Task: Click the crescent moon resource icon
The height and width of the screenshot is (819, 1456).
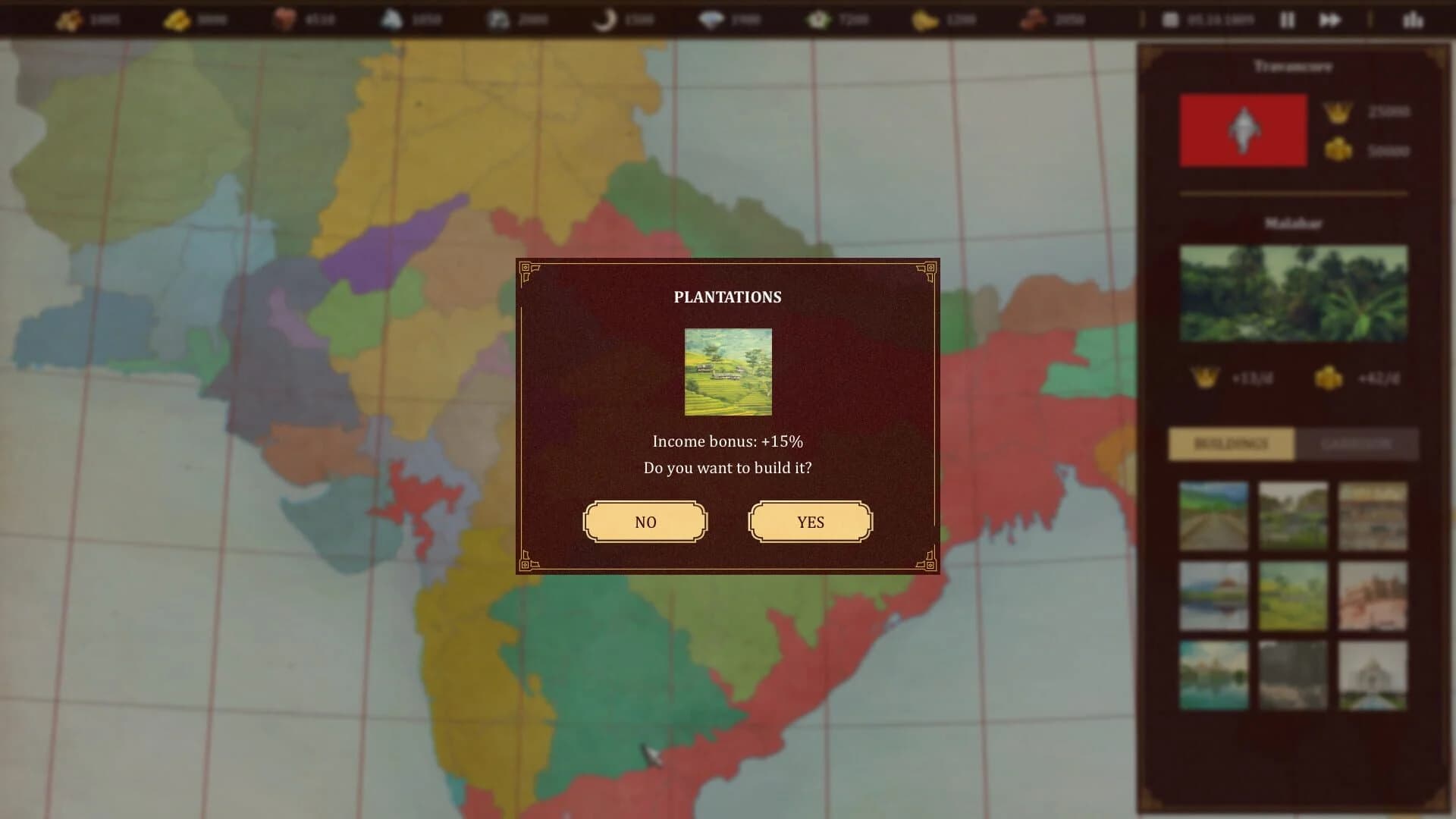Action: click(604, 20)
